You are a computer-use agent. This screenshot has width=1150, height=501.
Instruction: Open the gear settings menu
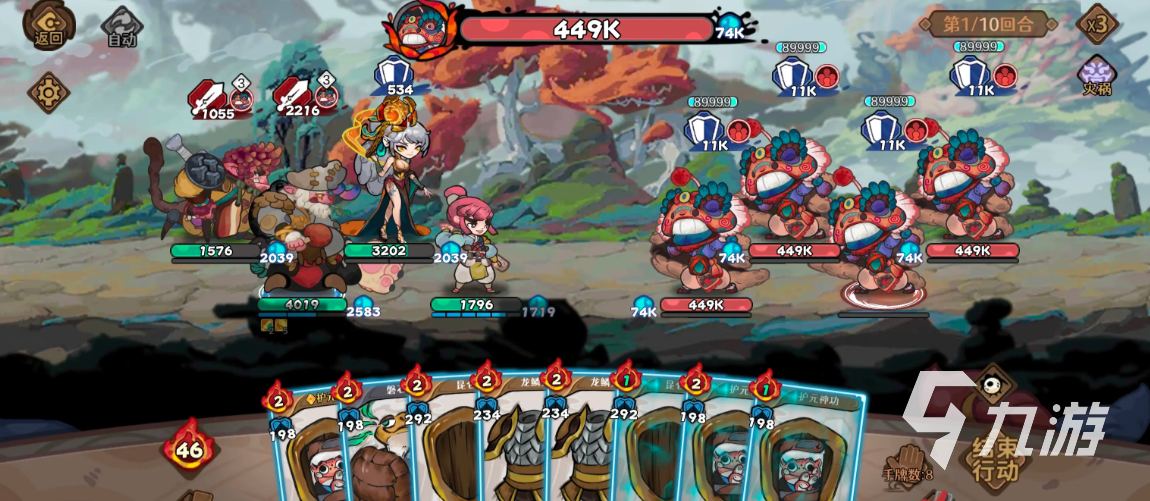coord(47,93)
